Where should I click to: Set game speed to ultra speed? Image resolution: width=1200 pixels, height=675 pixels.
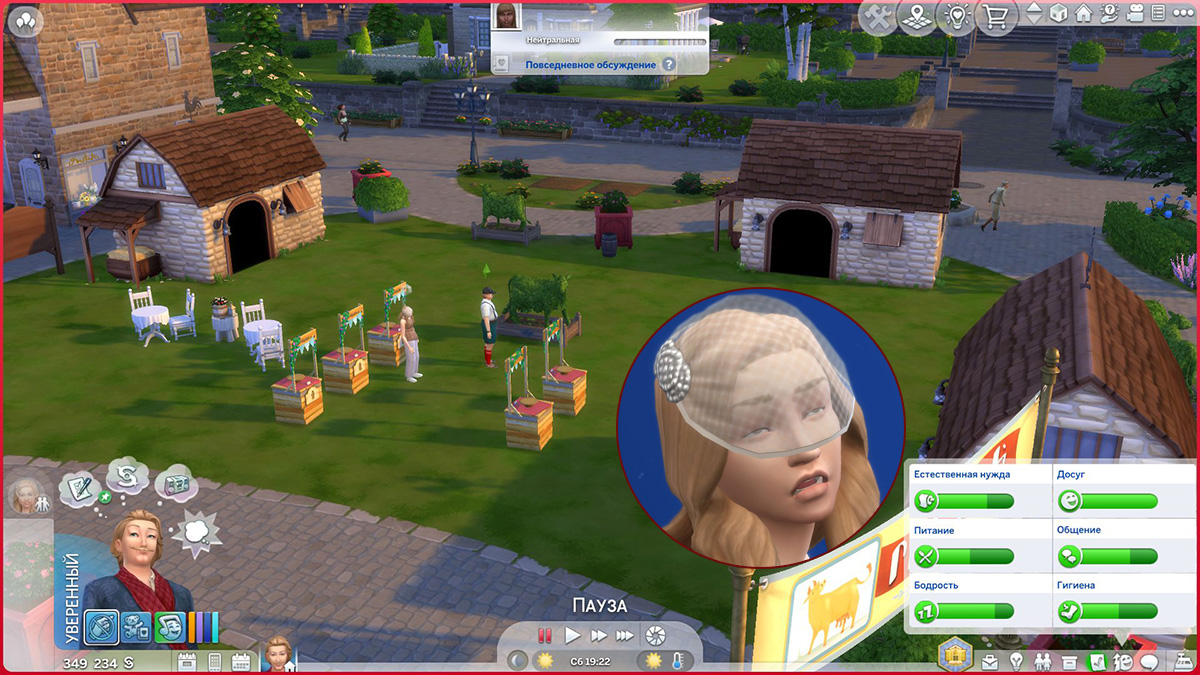625,635
